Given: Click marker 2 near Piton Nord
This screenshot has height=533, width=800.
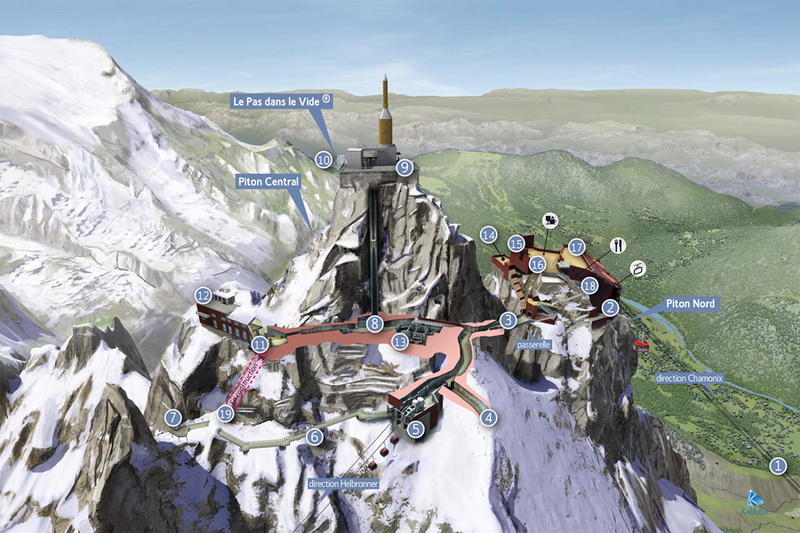Looking at the screenshot, I should click(610, 308).
